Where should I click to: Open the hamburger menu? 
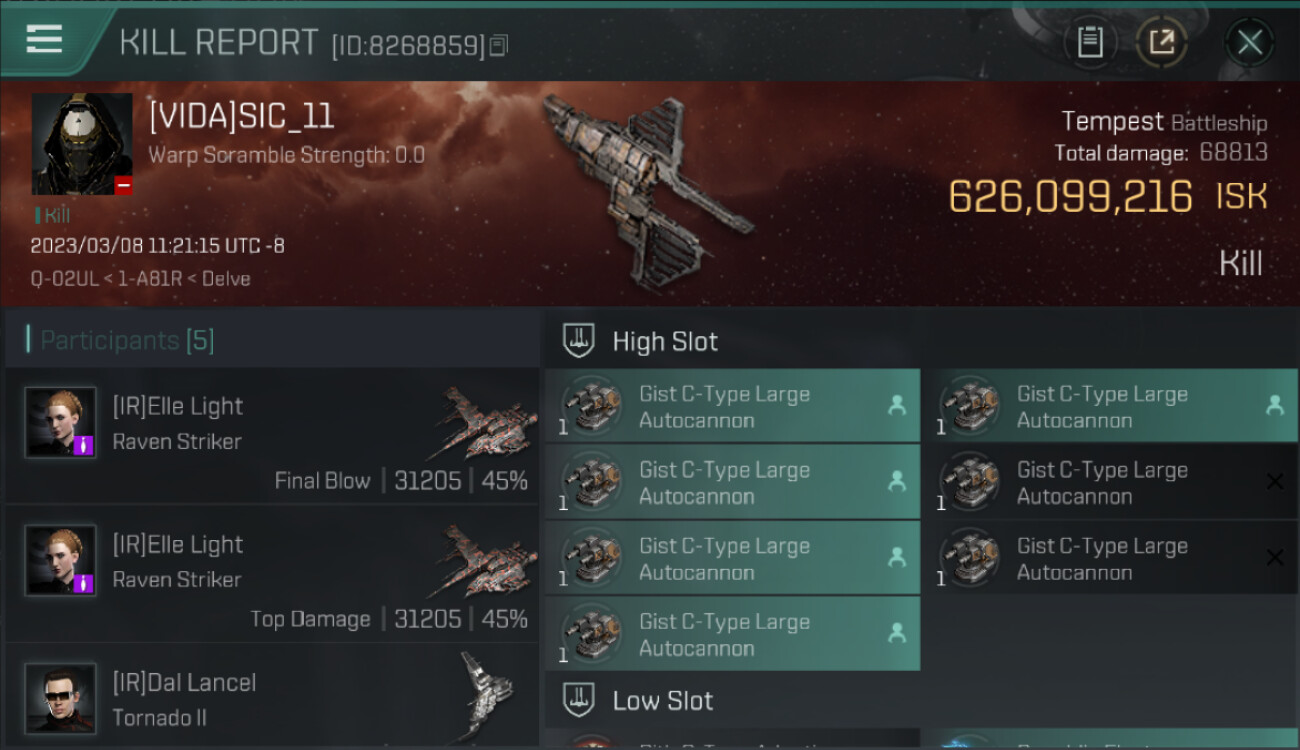[45, 40]
